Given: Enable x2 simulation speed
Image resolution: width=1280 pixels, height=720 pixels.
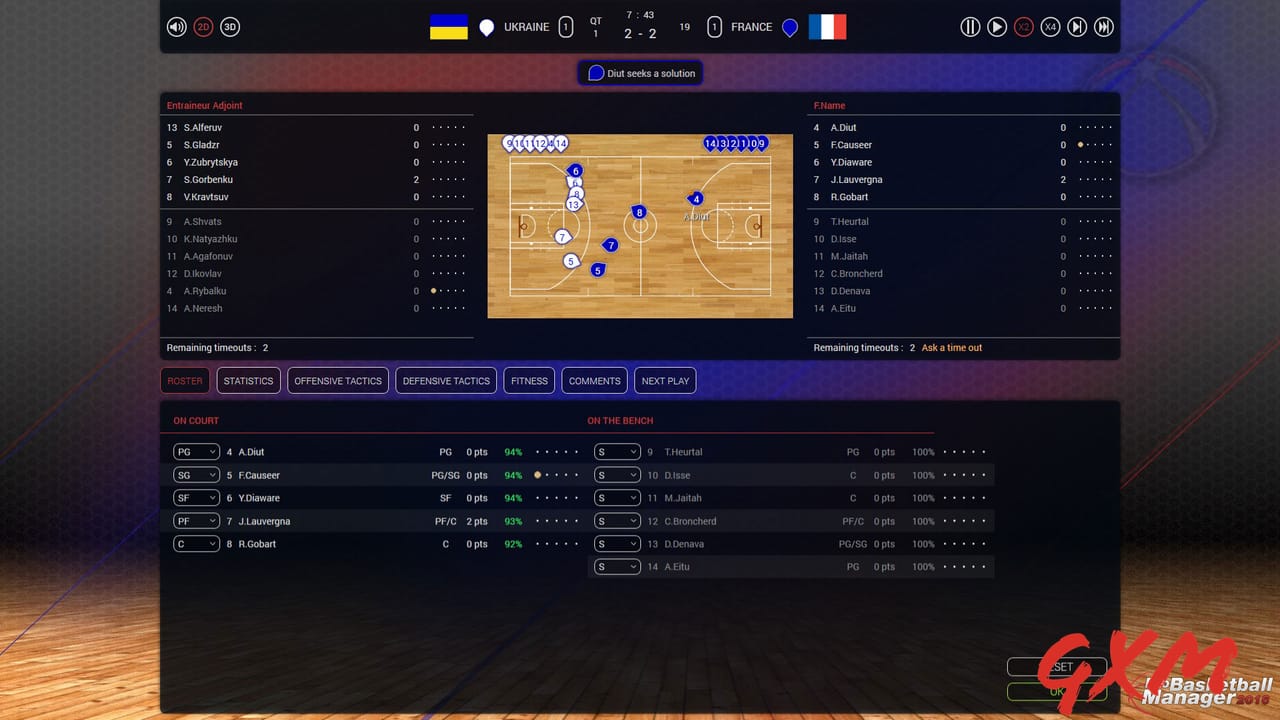Looking at the screenshot, I should point(1023,27).
